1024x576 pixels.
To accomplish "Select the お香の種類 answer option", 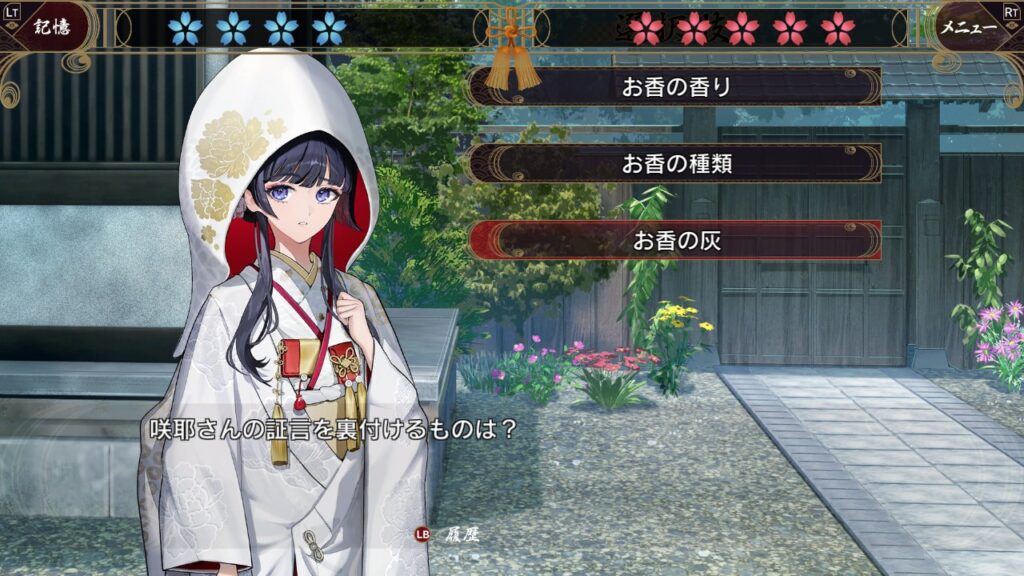I will coord(676,163).
